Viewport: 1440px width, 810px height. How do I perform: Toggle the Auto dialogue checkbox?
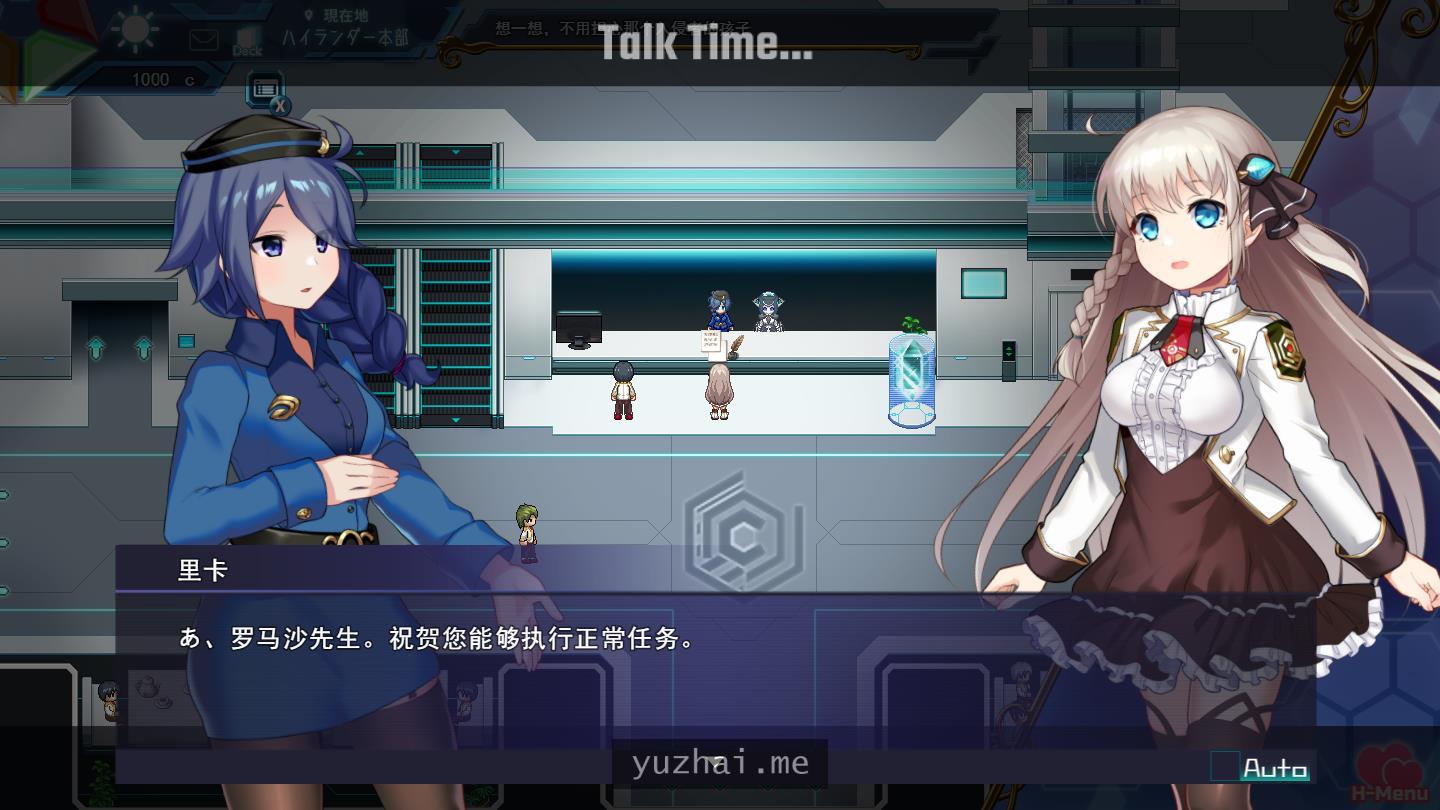1225,767
